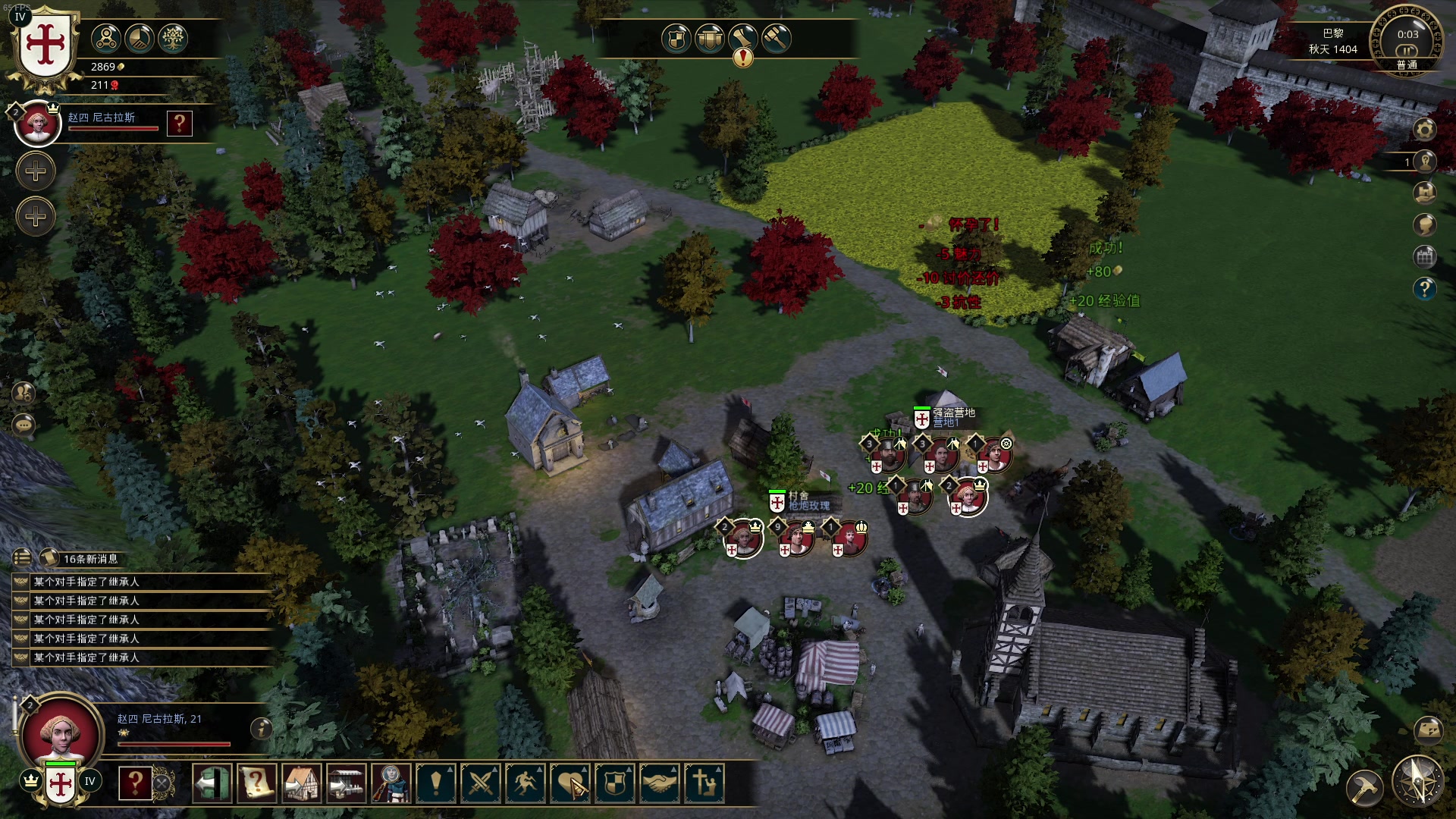Use the green door enter-building action
1456x819 pixels.
(x=212, y=783)
